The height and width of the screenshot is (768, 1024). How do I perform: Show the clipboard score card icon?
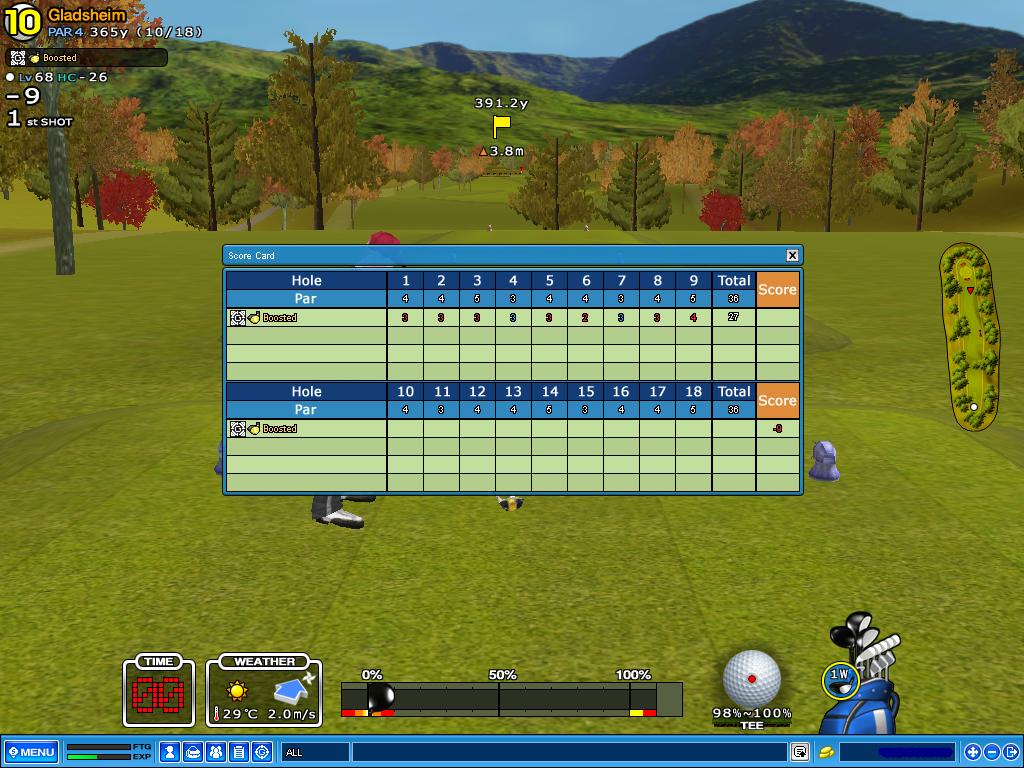(239, 752)
